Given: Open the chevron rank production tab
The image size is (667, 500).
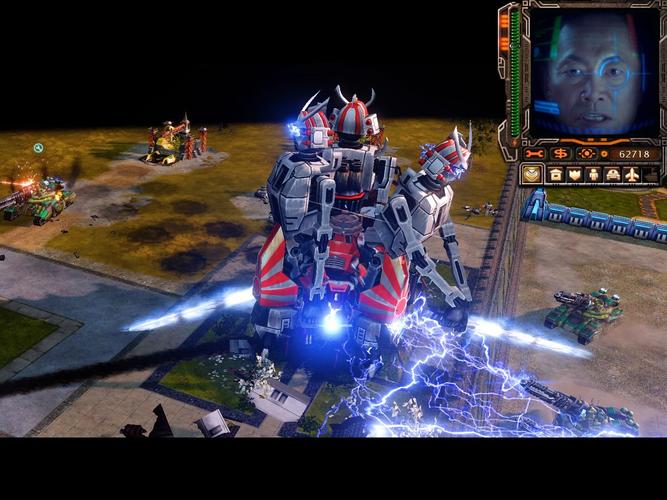Looking at the screenshot, I should pos(532,174).
